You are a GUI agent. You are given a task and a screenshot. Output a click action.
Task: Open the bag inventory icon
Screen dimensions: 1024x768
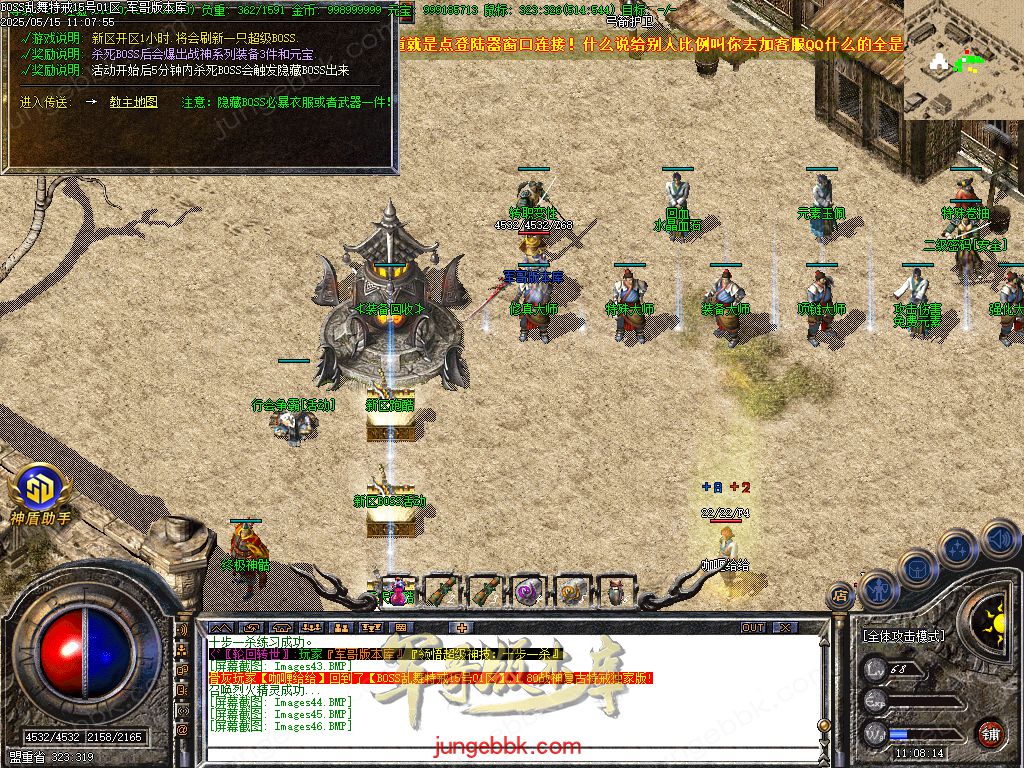pyautogui.click(x=917, y=568)
